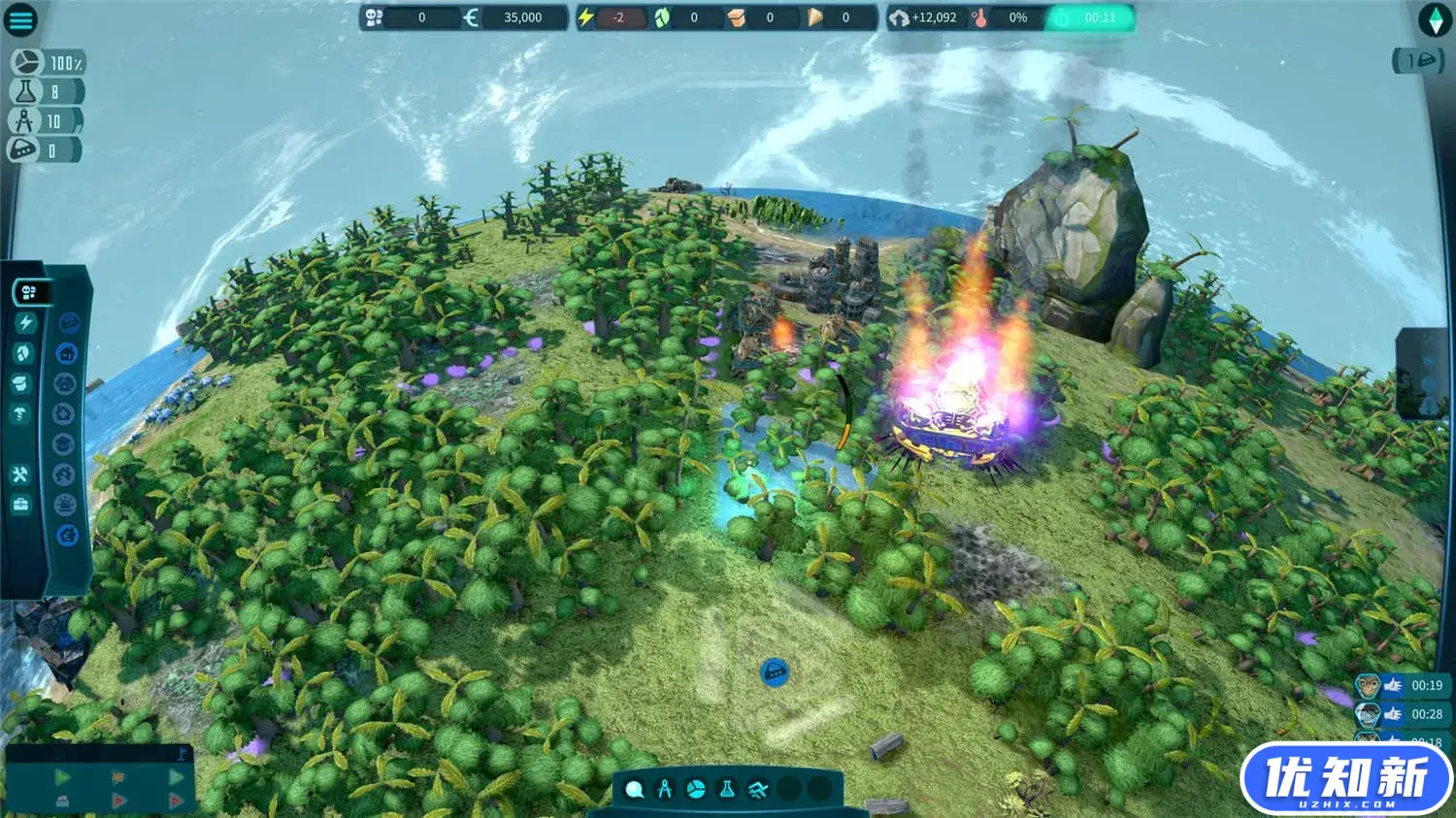Open the speech bubble message button
This screenshot has width=1456, height=818.
(69, 322)
